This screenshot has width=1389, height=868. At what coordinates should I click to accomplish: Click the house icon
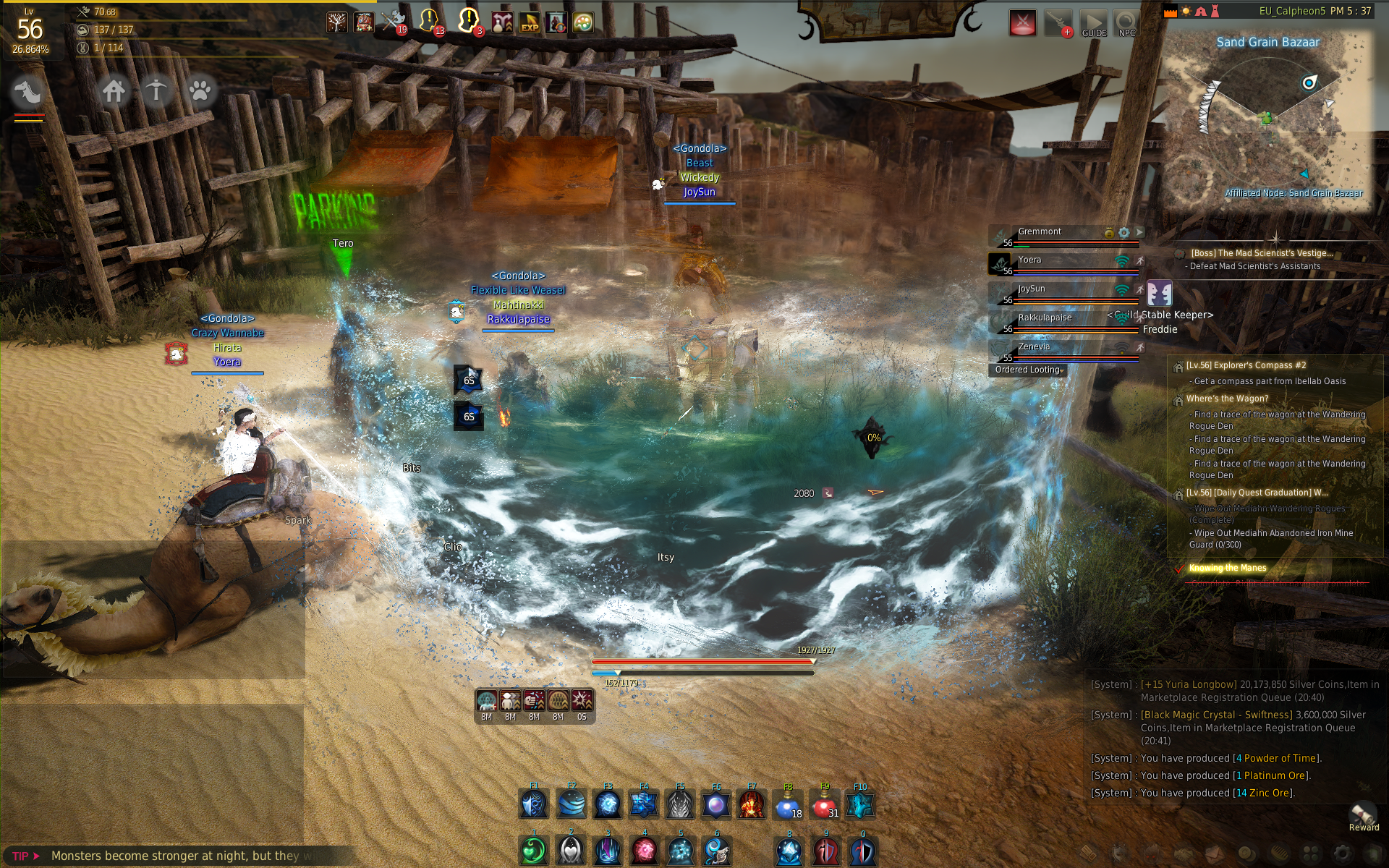point(114,91)
